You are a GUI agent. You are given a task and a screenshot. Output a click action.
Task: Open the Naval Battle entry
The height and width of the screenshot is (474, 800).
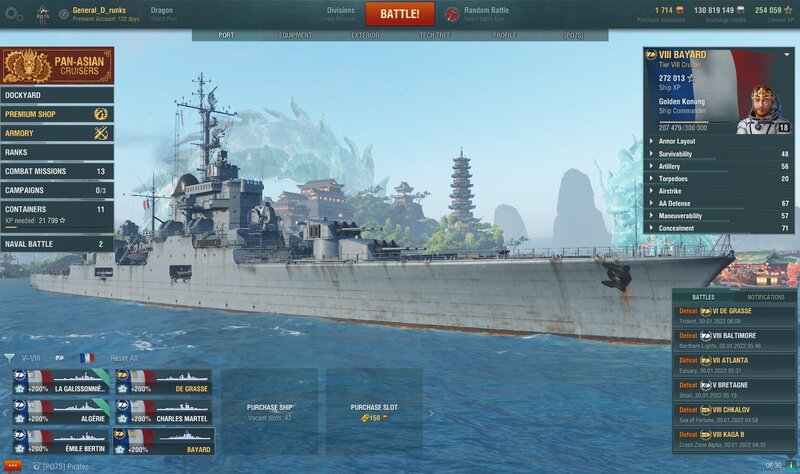[57, 244]
